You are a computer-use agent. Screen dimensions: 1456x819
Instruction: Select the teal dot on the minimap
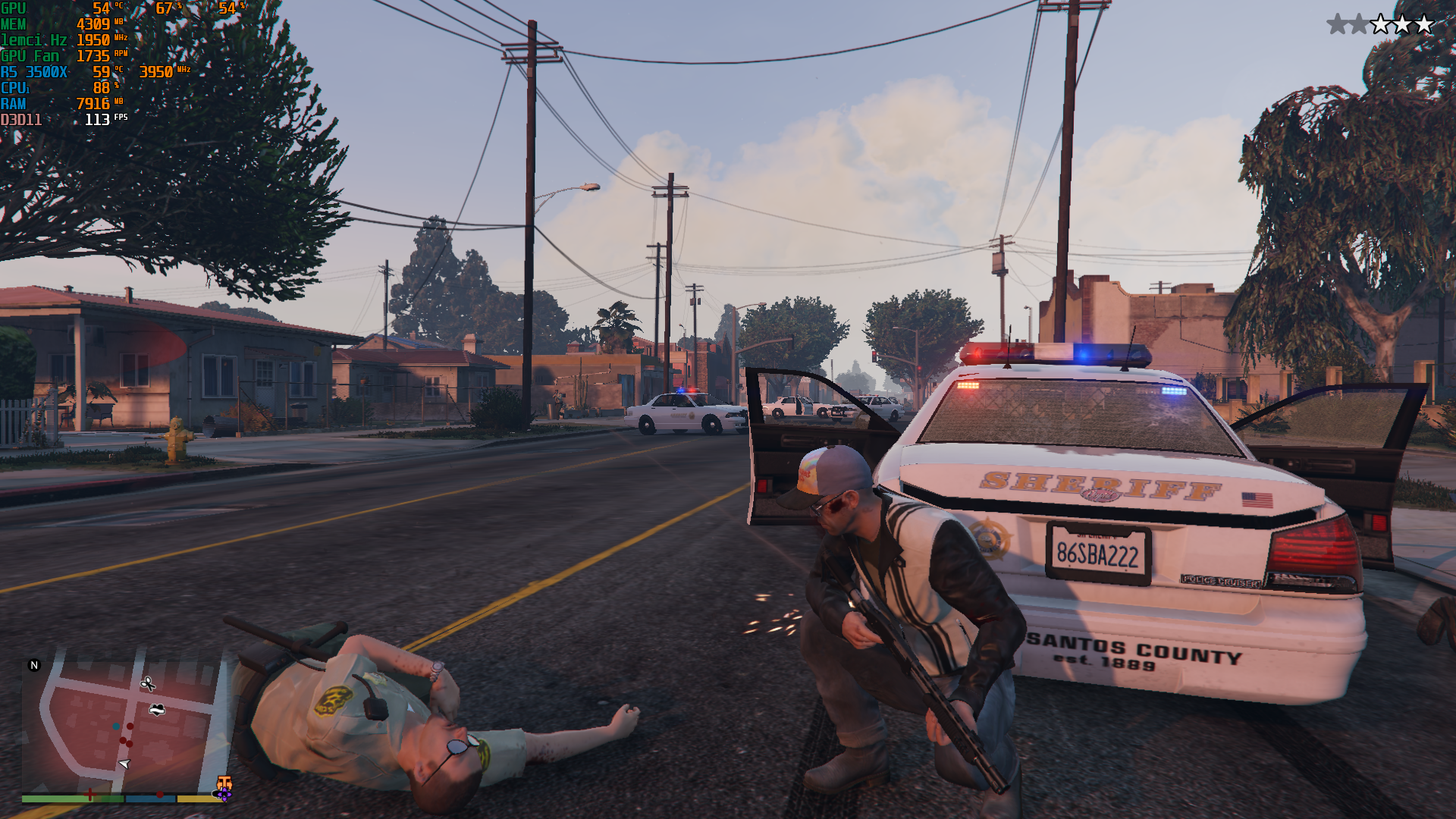116,726
